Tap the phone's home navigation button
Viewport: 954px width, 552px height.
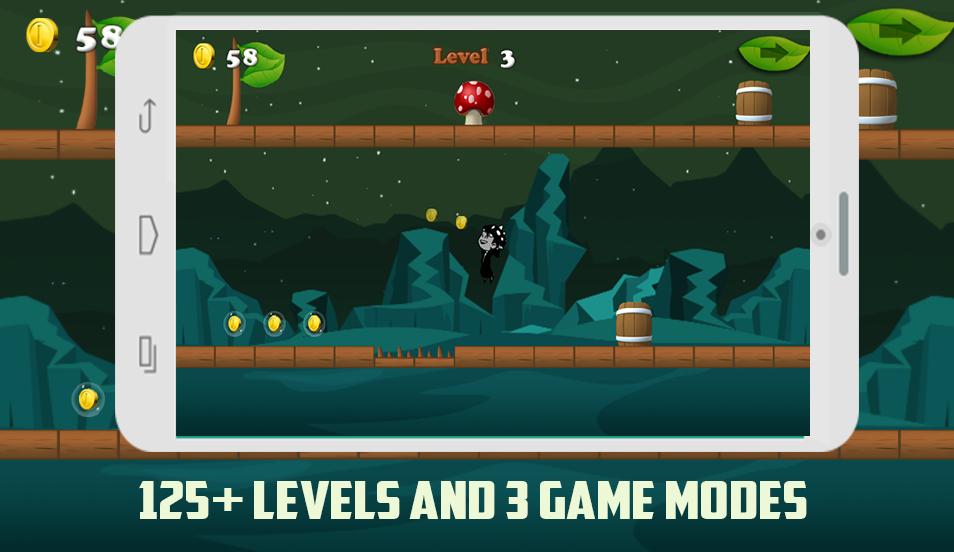coord(148,235)
